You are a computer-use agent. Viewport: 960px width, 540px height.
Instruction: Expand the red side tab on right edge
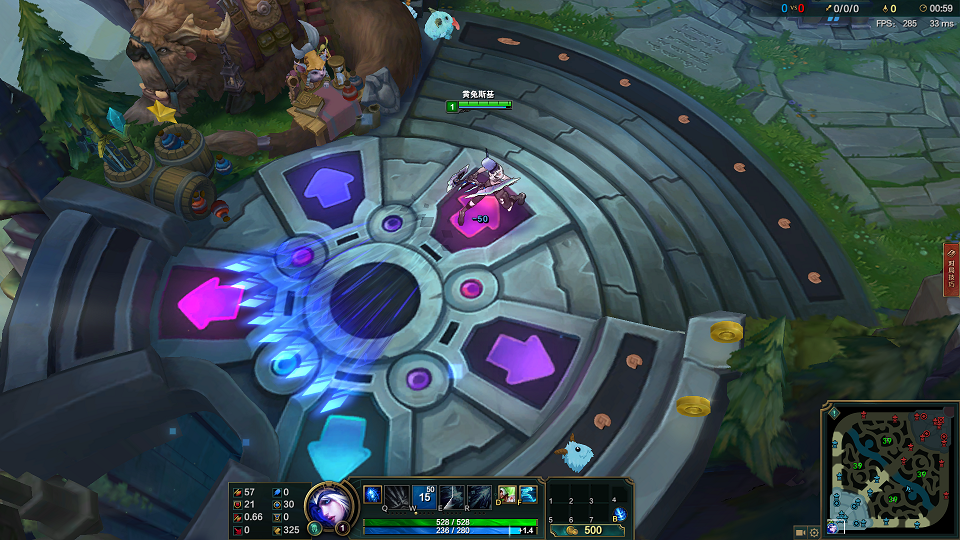pos(951,268)
